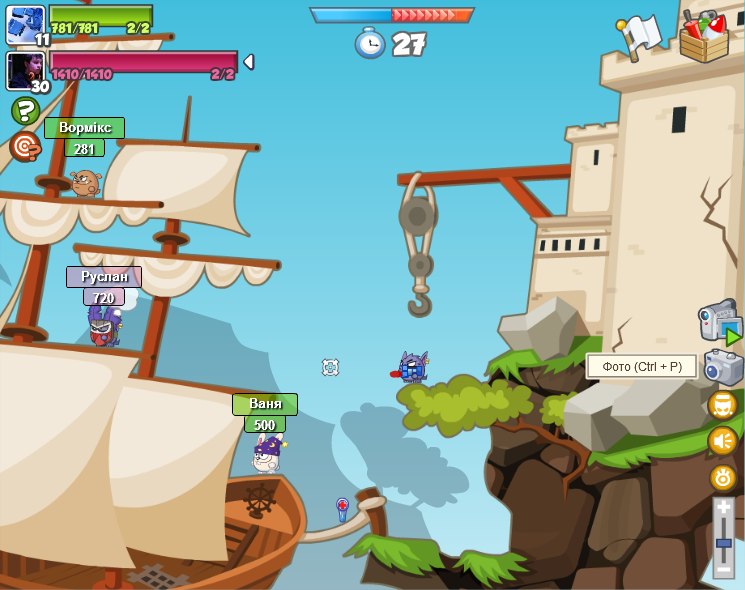Collapse the team panel with white arrow
The height and width of the screenshot is (590, 745).
248,62
